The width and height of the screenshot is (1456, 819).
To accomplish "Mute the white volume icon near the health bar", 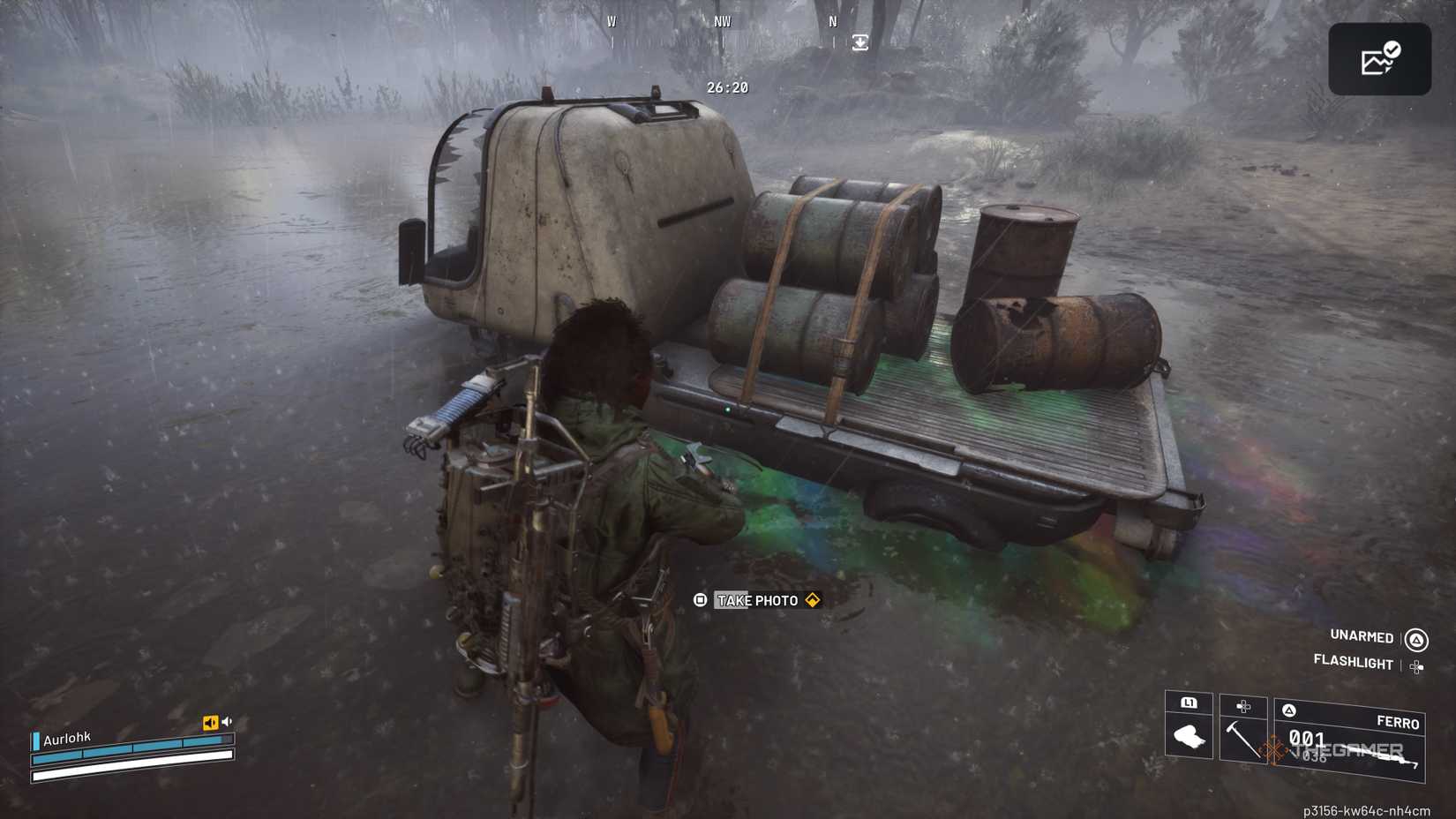I will pos(227,722).
